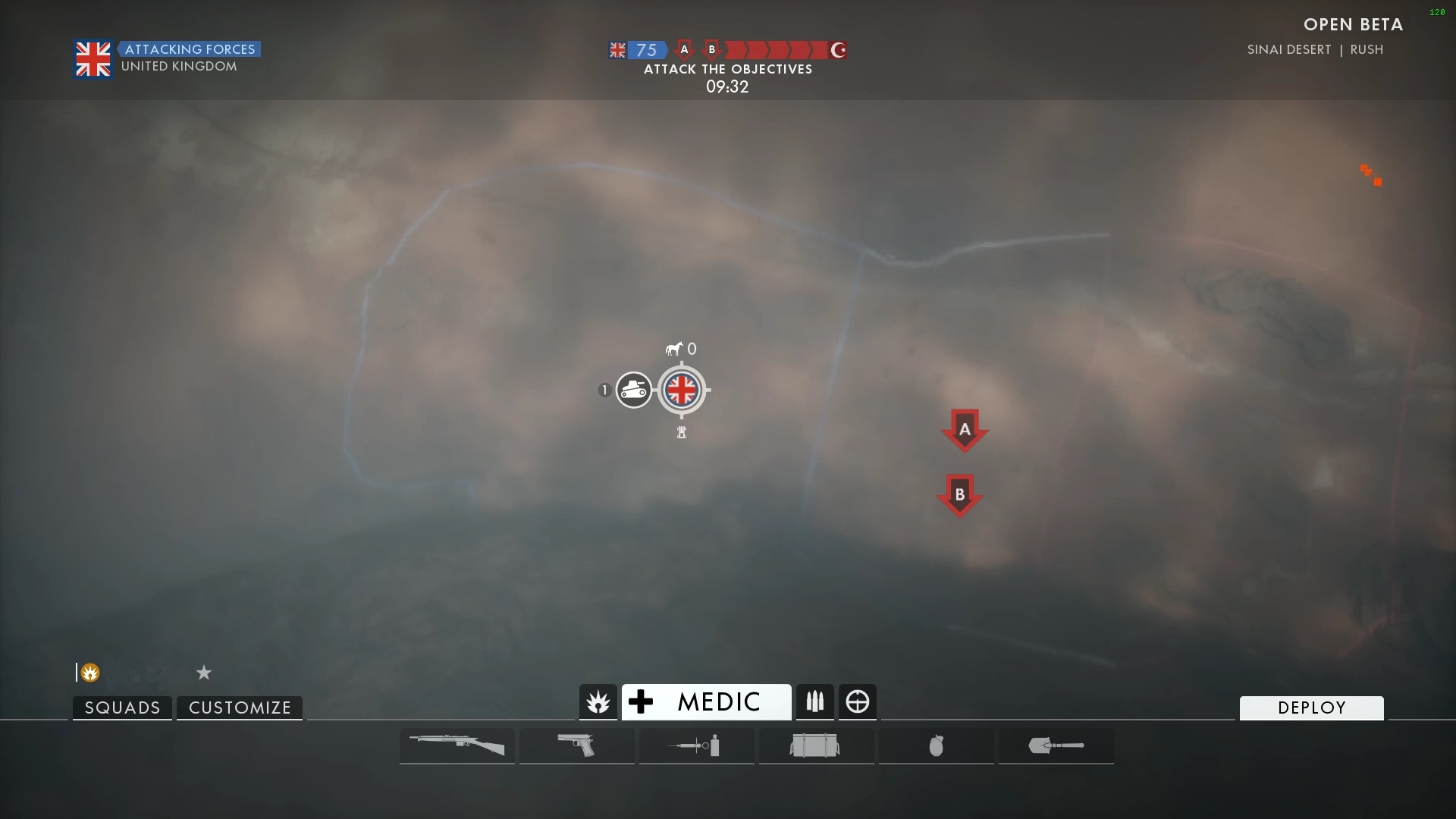Choose the Support class bullets icon

tap(814, 702)
